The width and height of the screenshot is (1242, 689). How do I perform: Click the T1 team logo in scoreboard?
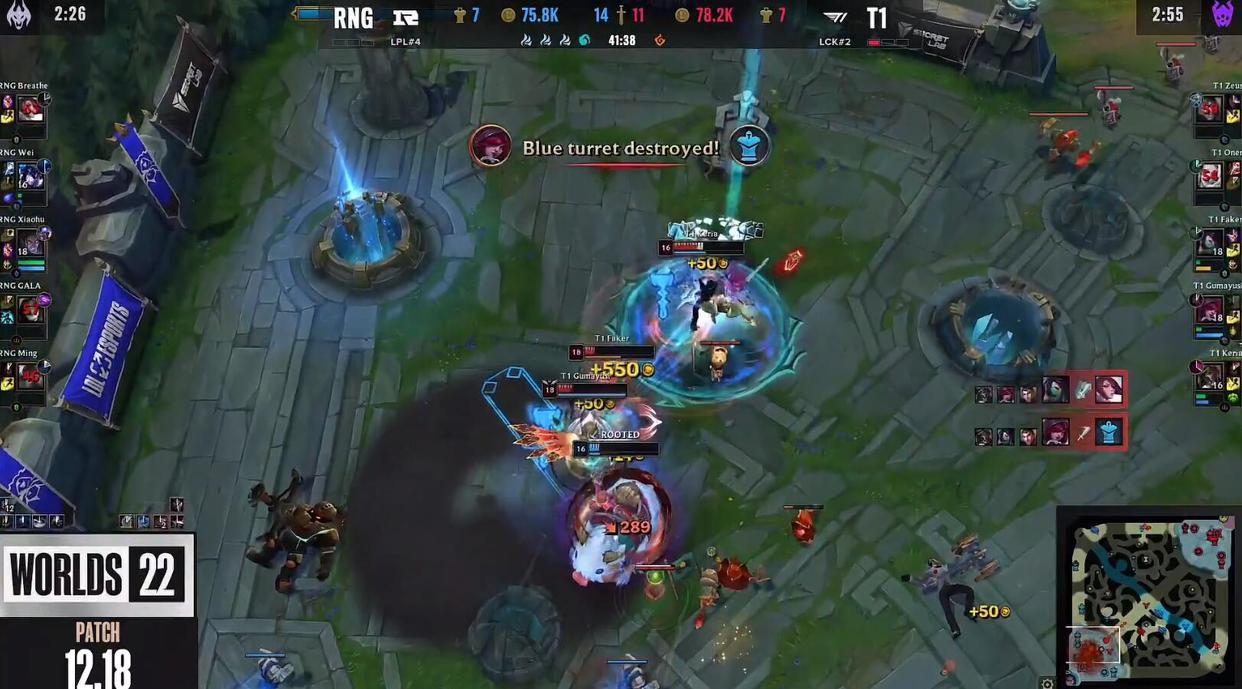point(836,17)
